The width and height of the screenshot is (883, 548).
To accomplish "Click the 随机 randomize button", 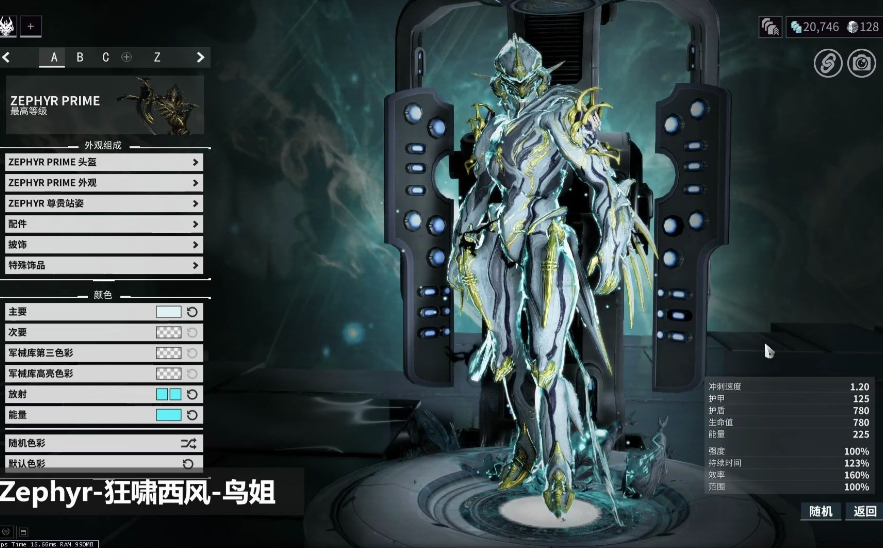I will pos(820,511).
